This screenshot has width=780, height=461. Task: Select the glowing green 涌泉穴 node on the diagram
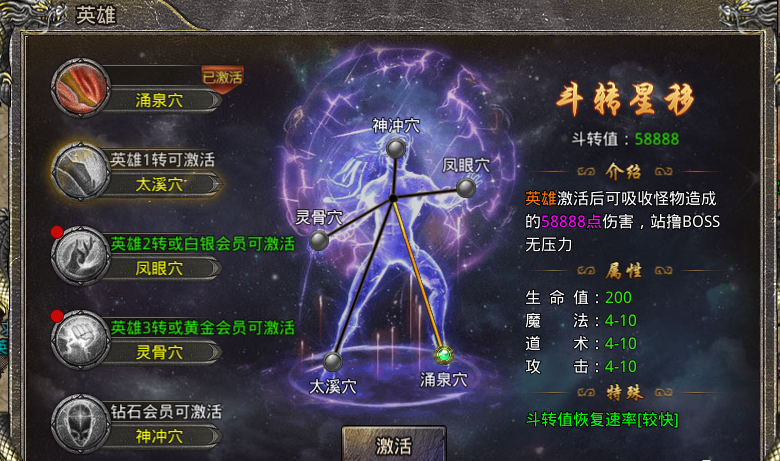(444, 355)
